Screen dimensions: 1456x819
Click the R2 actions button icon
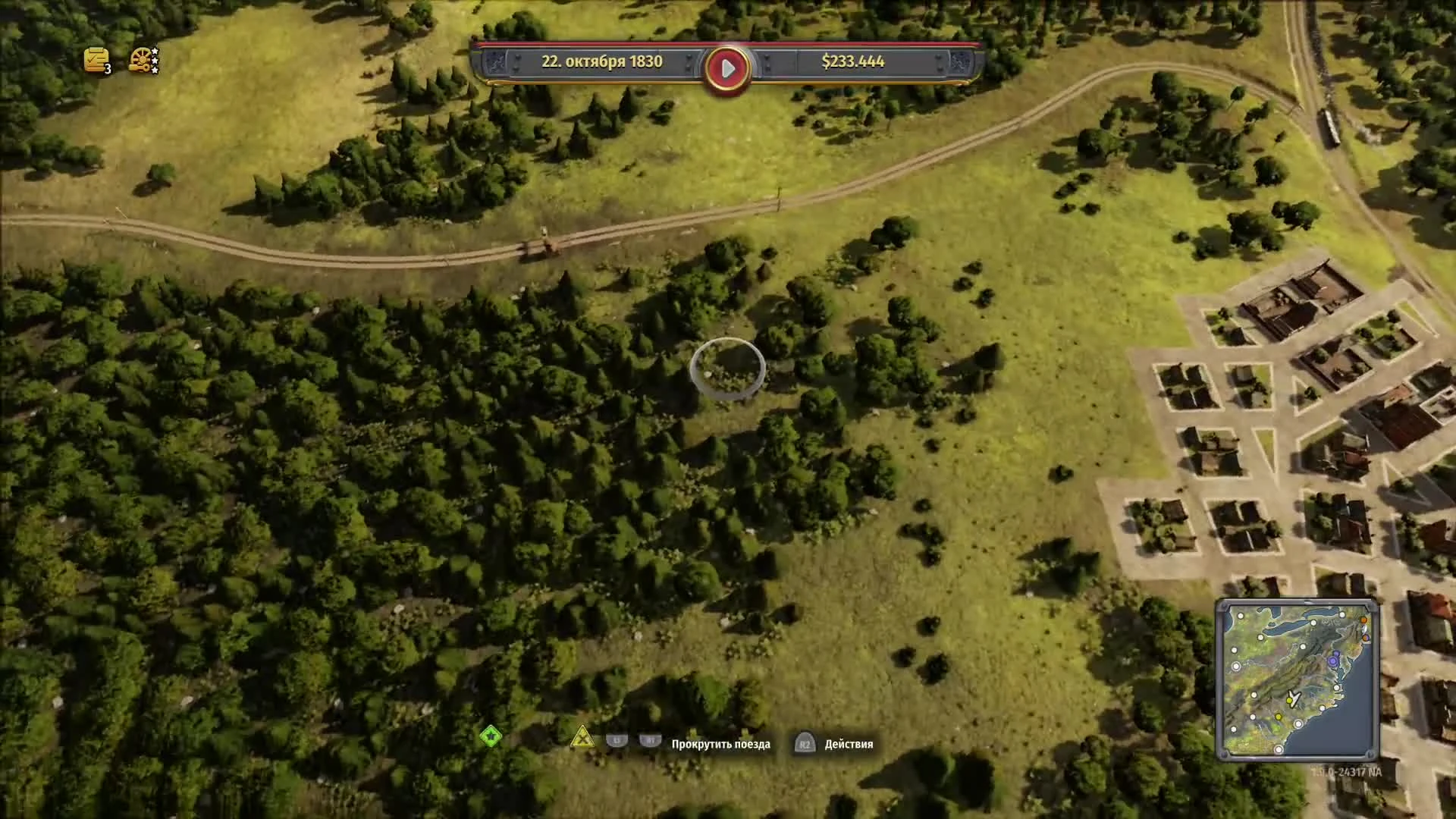point(805,744)
